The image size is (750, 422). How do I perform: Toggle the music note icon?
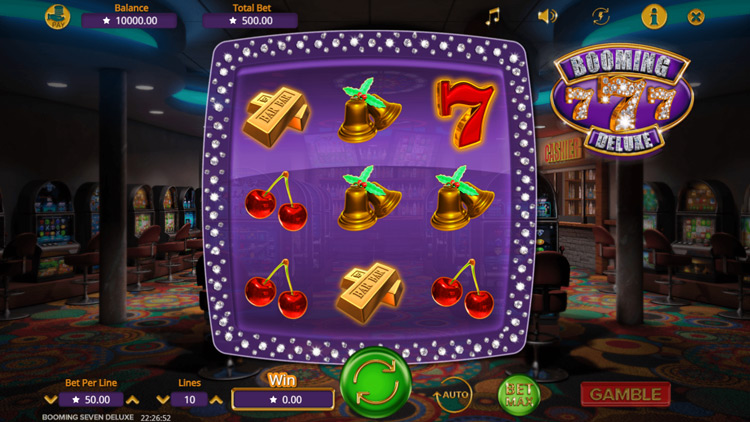pos(492,16)
